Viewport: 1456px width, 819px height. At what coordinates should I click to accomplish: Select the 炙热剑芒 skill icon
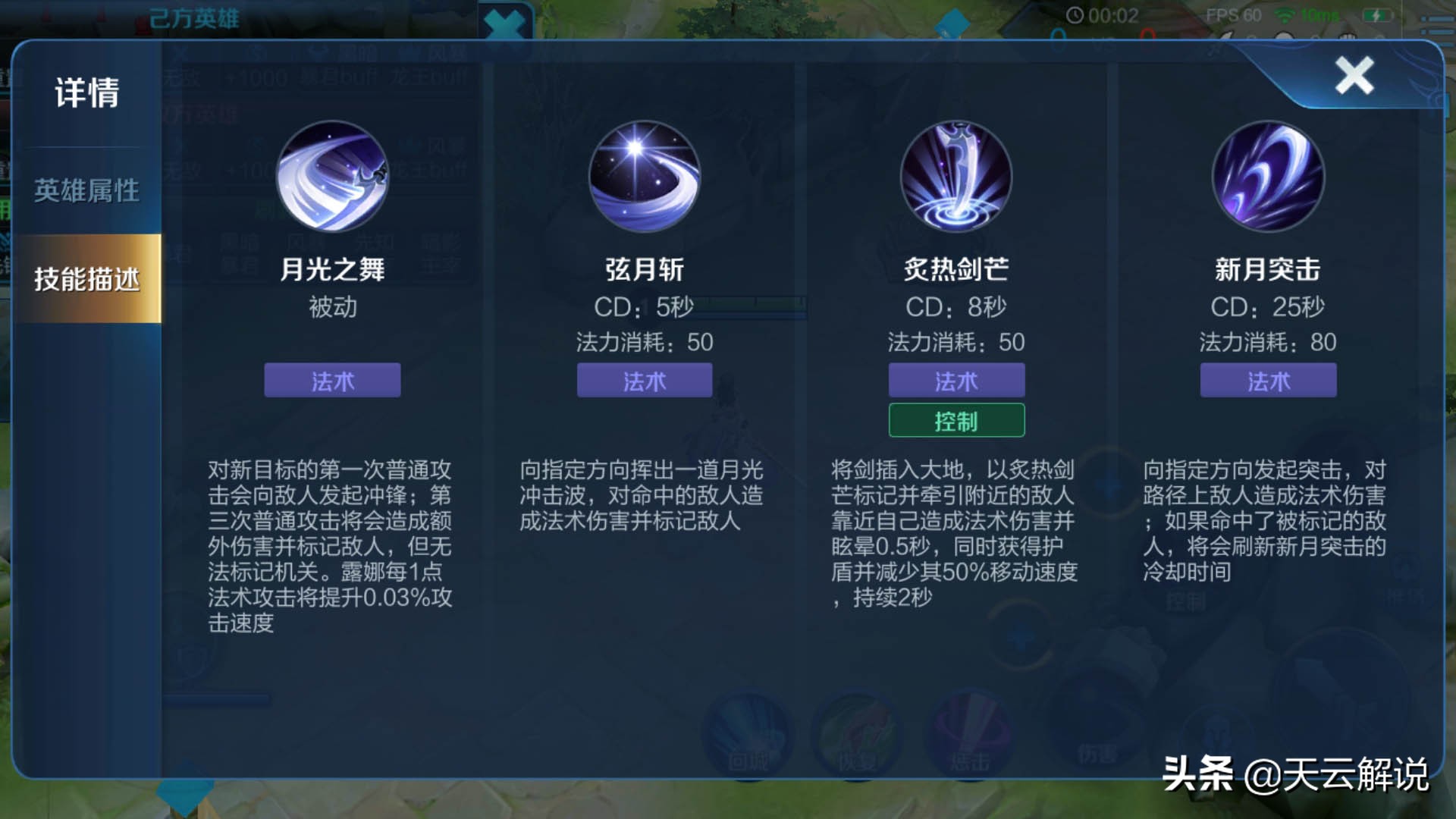[x=956, y=176]
